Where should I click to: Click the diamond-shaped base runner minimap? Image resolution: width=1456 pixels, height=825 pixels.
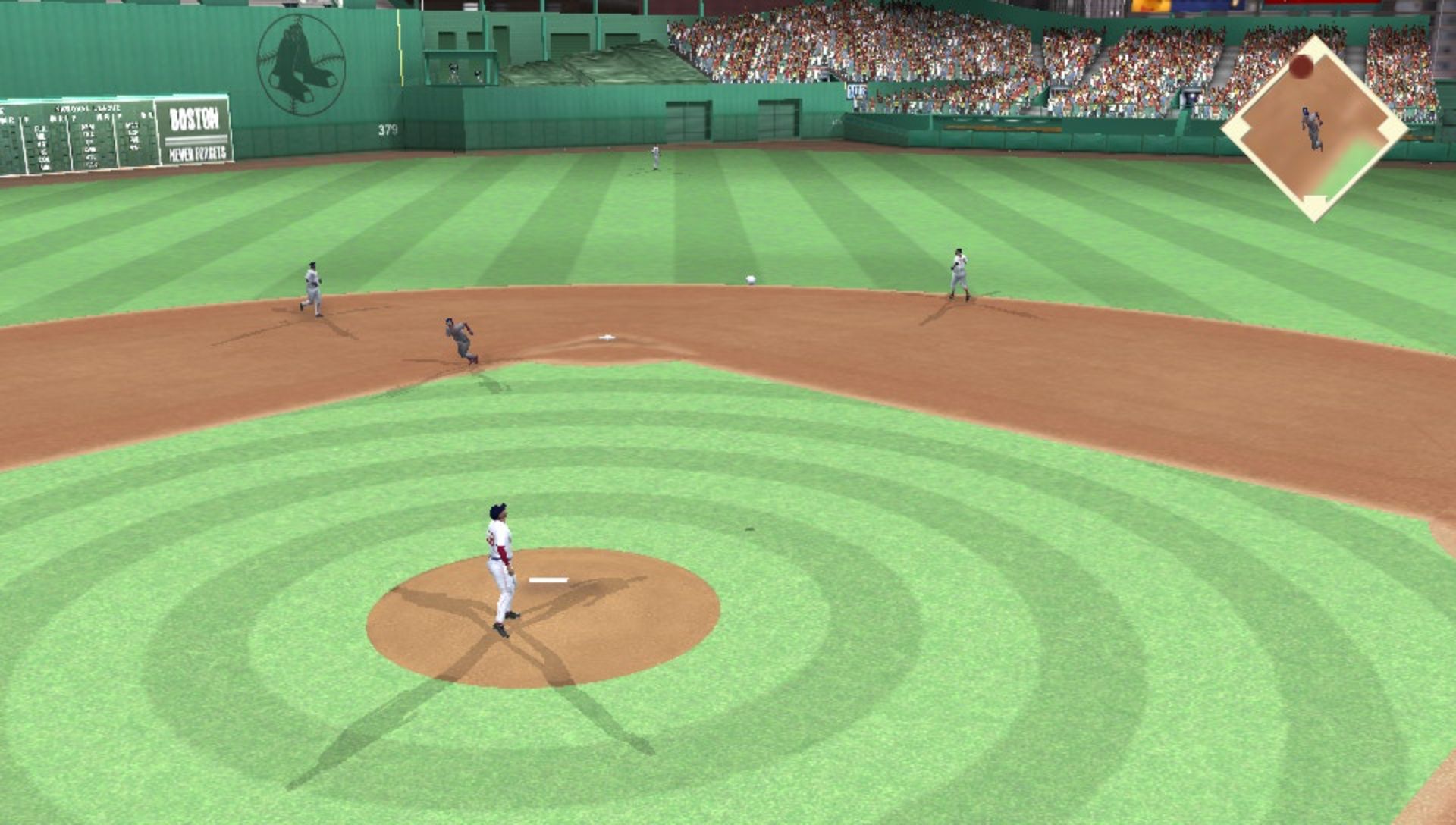(1314, 129)
